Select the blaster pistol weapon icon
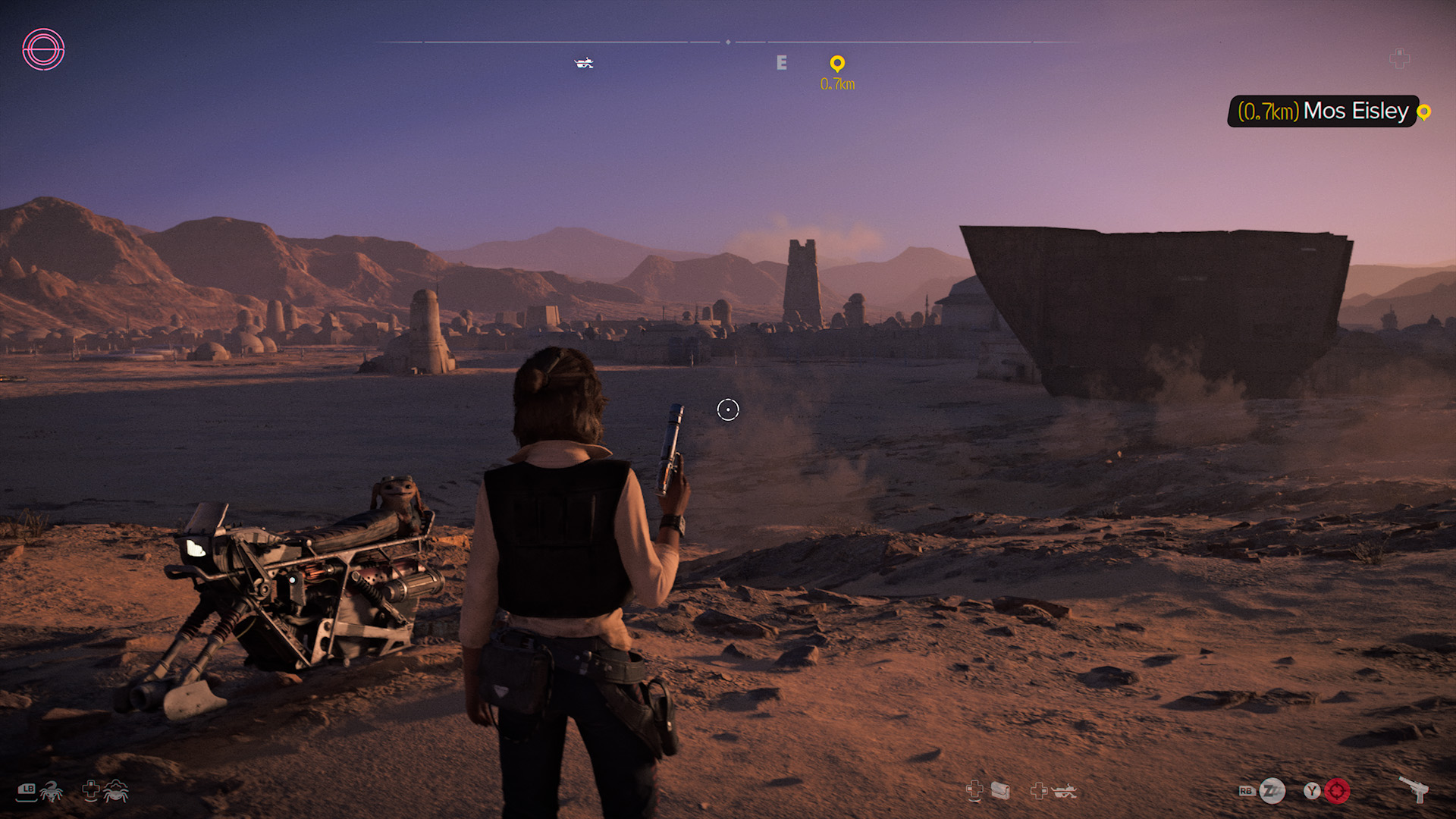The height and width of the screenshot is (819, 1456). (1414, 789)
